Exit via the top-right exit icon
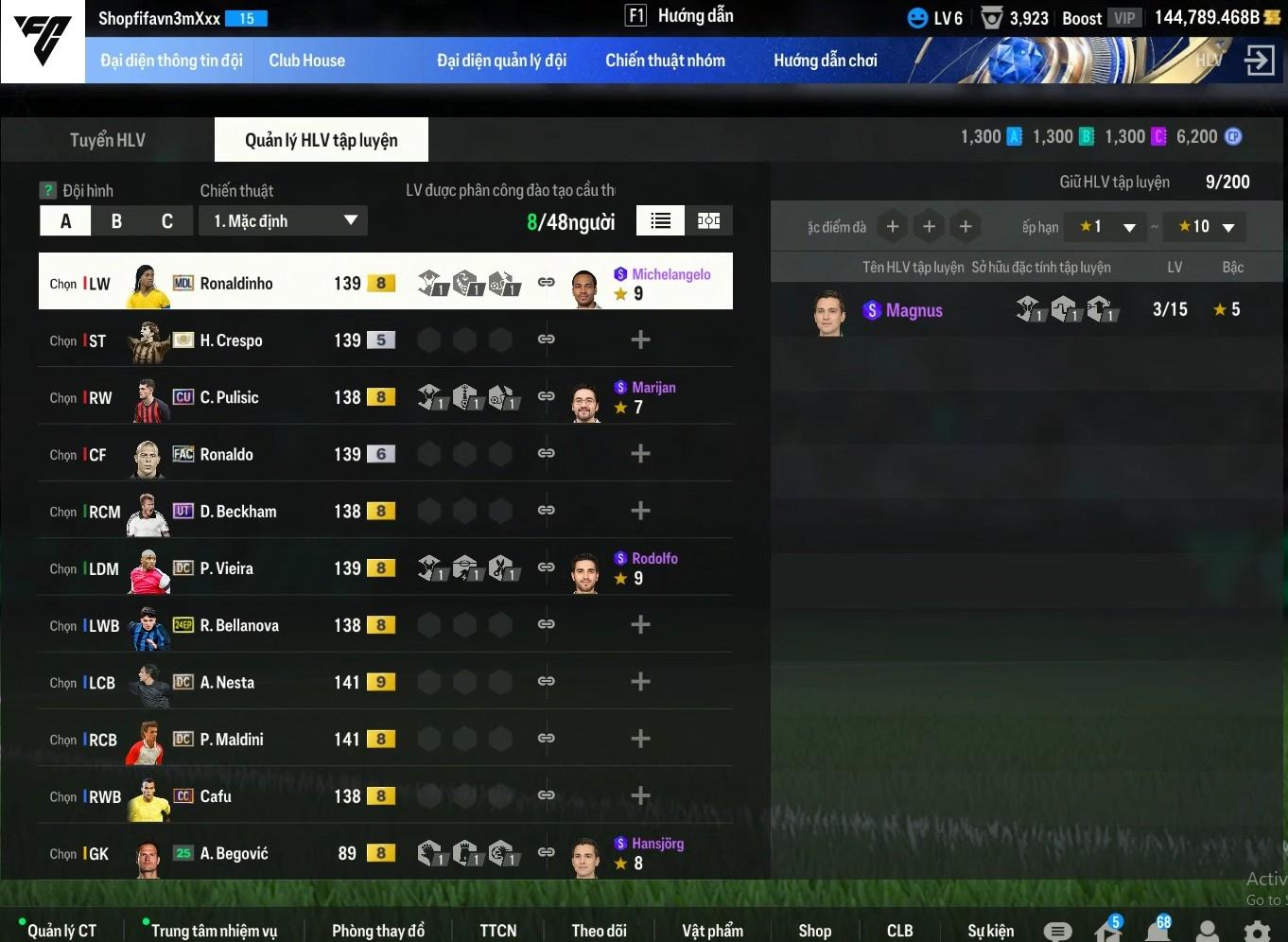The image size is (1288, 942). coord(1259,61)
